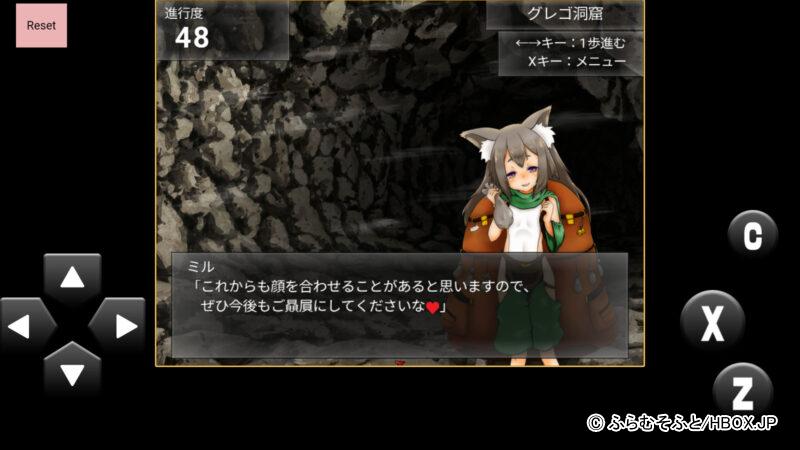The width and height of the screenshot is (800, 450).
Task: Tap the down arrow on the d-pad
Action: coord(72,371)
